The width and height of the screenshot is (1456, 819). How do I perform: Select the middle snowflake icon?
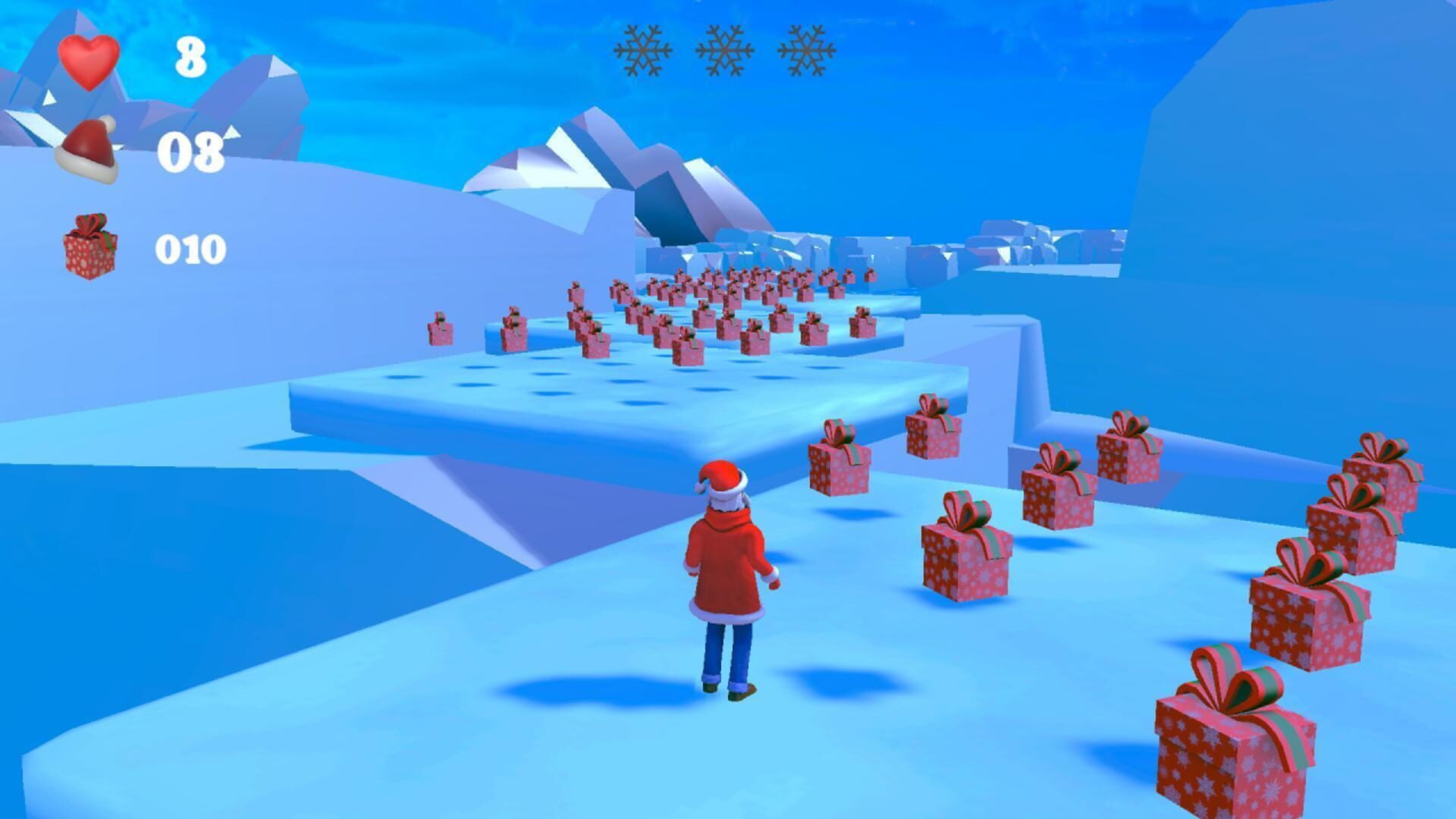click(726, 51)
